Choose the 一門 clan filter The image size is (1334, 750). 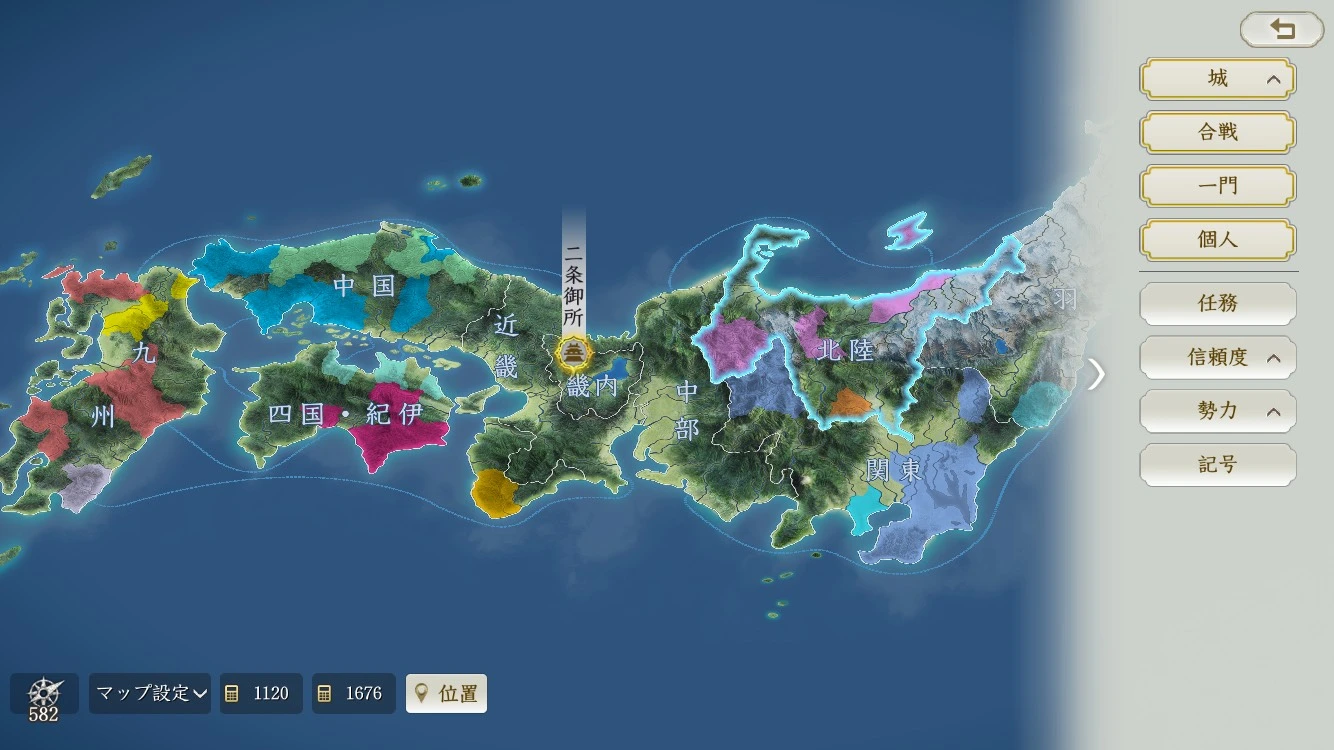coord(1217,186)
